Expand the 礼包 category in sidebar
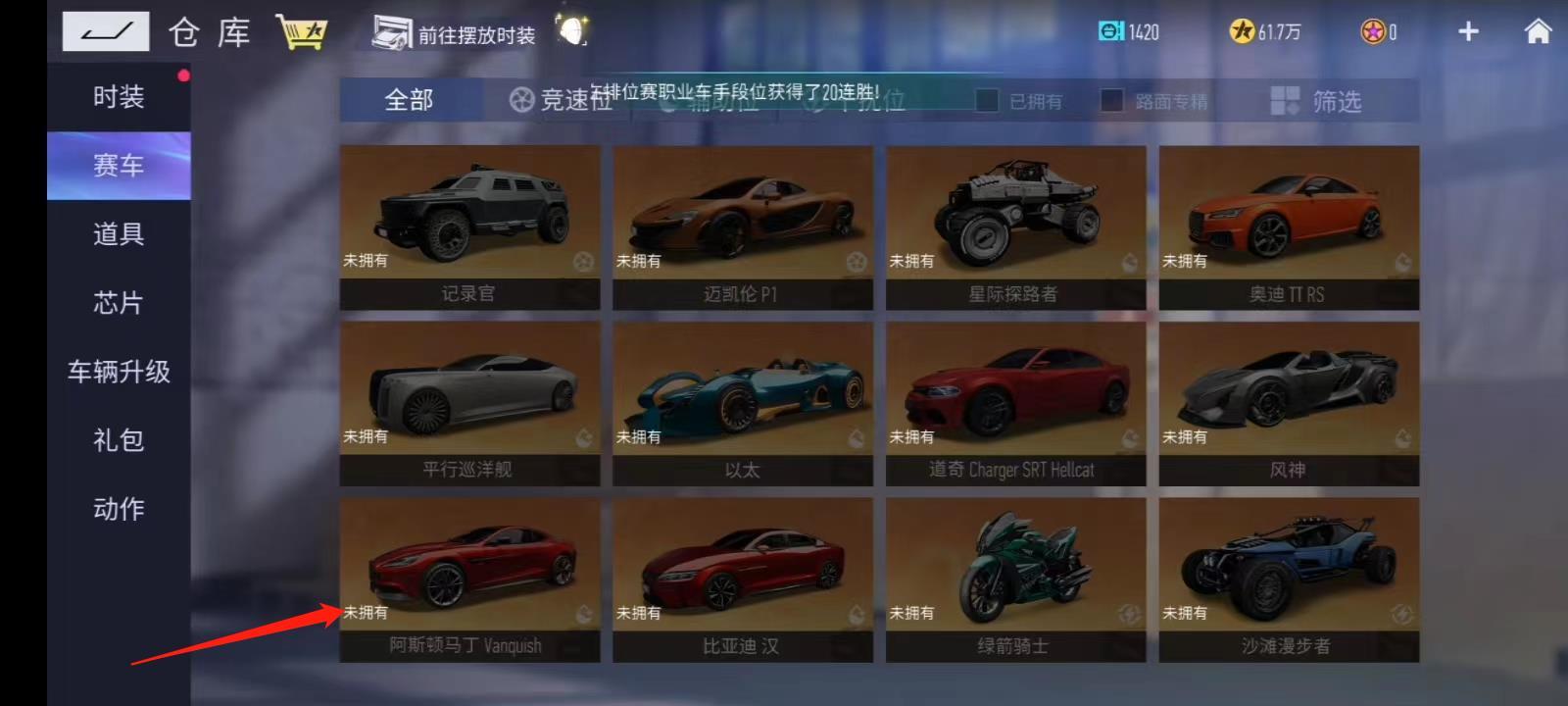Image resolution: width=1568 pixels, height=706 pixels. [x=119, y=441]
